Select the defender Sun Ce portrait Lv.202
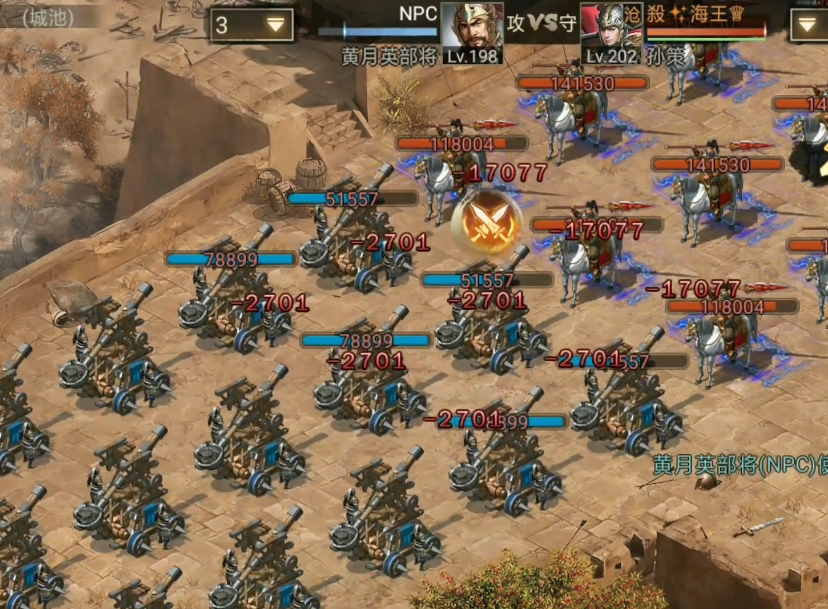 [610, 32]
